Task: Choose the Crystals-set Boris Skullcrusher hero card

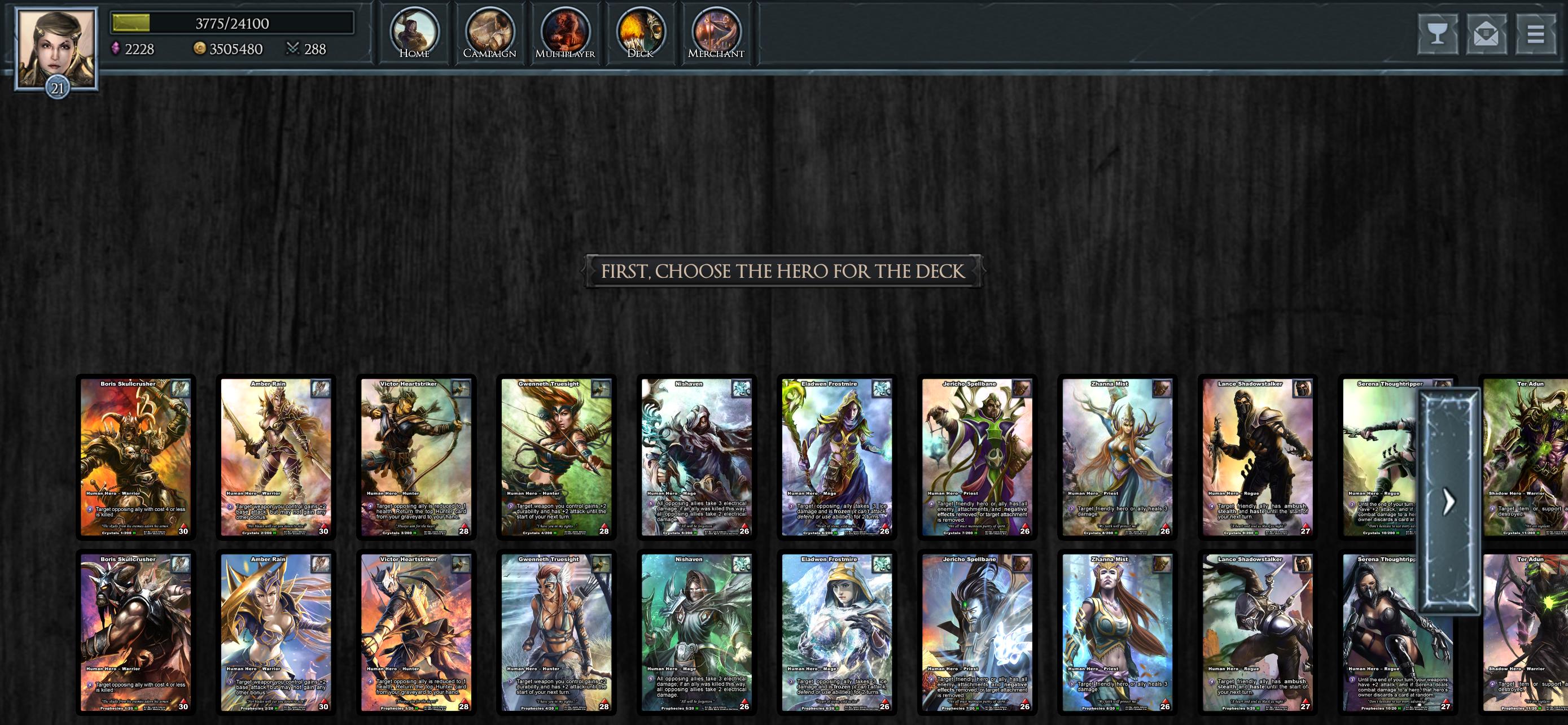Action: (x=135, y=457)
